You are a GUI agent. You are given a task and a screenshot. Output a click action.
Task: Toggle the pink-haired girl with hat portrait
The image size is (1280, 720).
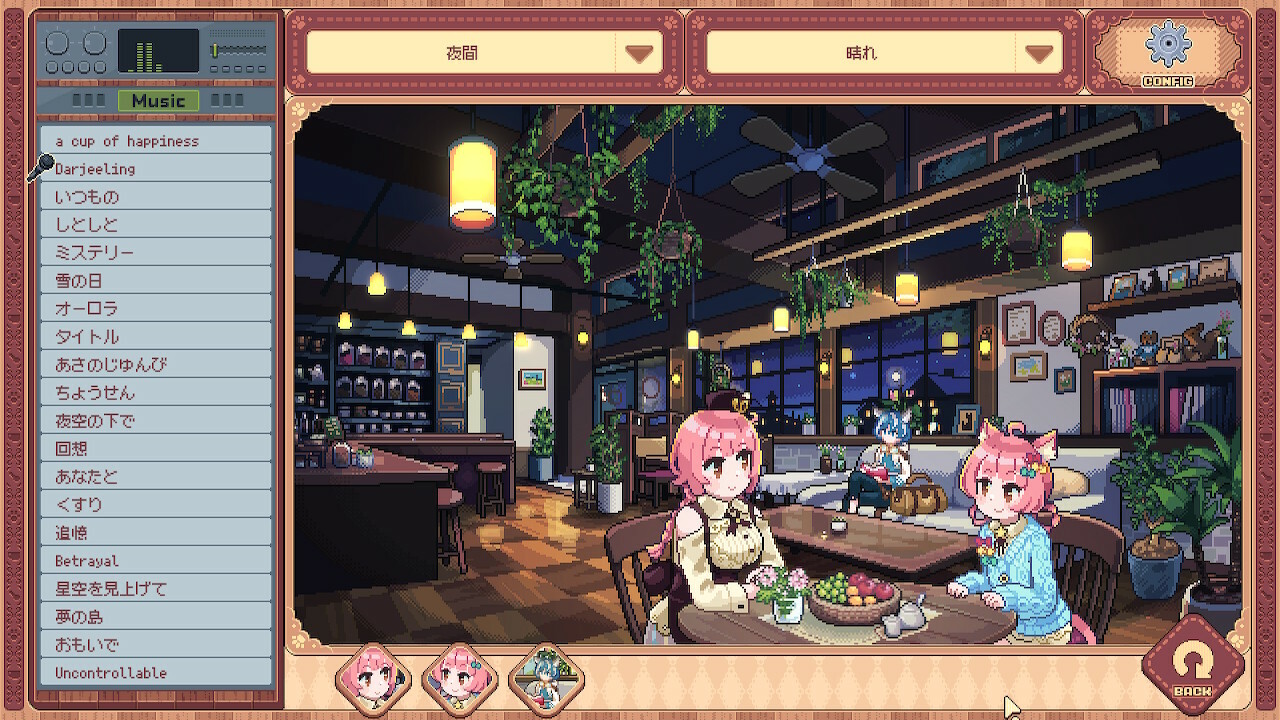pos(372,679)
